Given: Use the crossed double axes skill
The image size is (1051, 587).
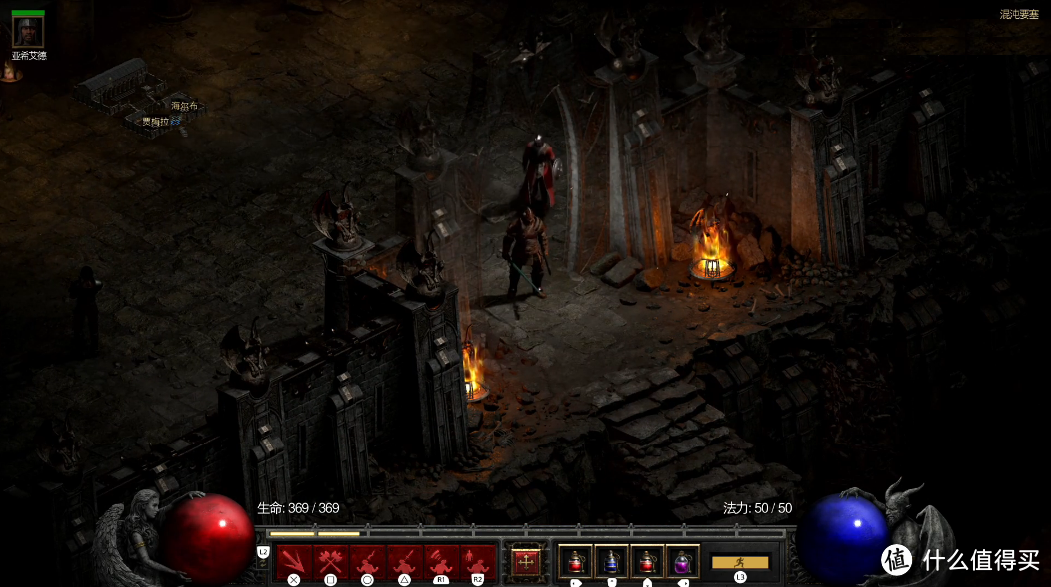Looking at the screenshot, I should pyautogui.click(x=330, y=560).
